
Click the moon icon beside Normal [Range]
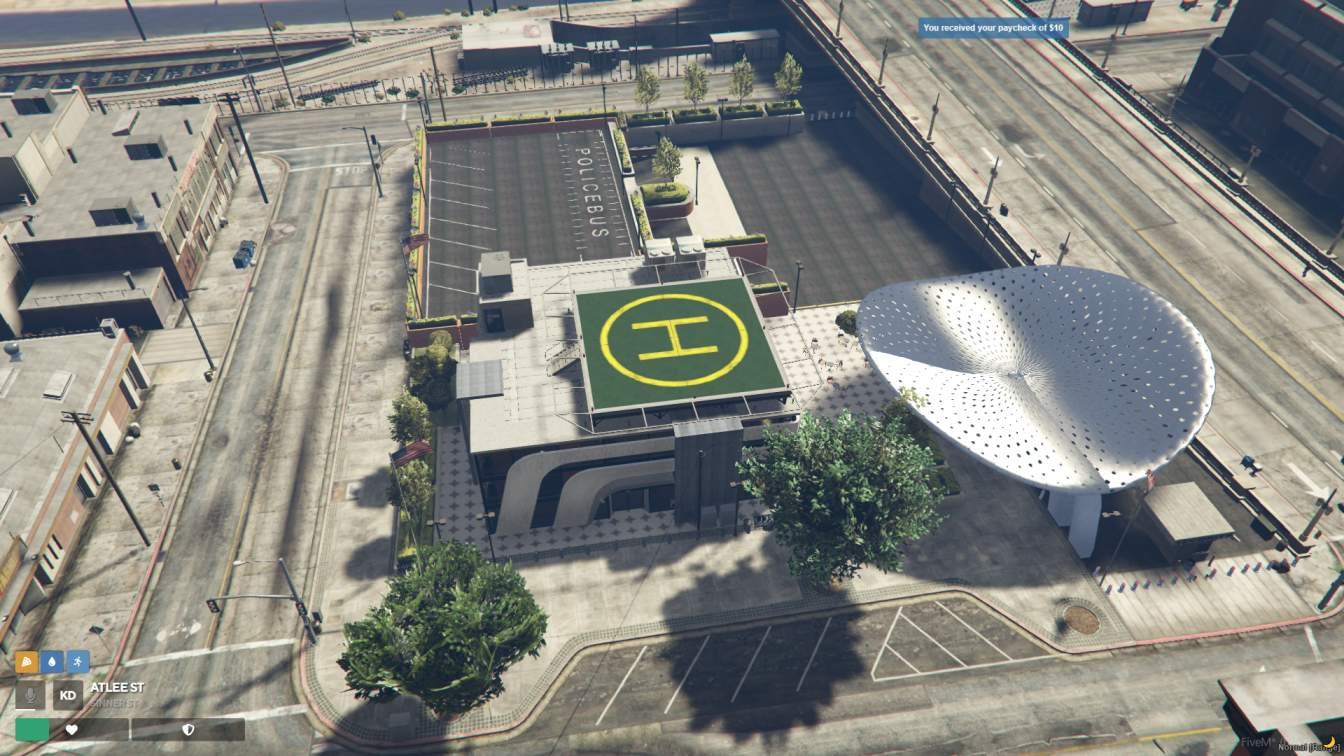tap(1329, 743)
